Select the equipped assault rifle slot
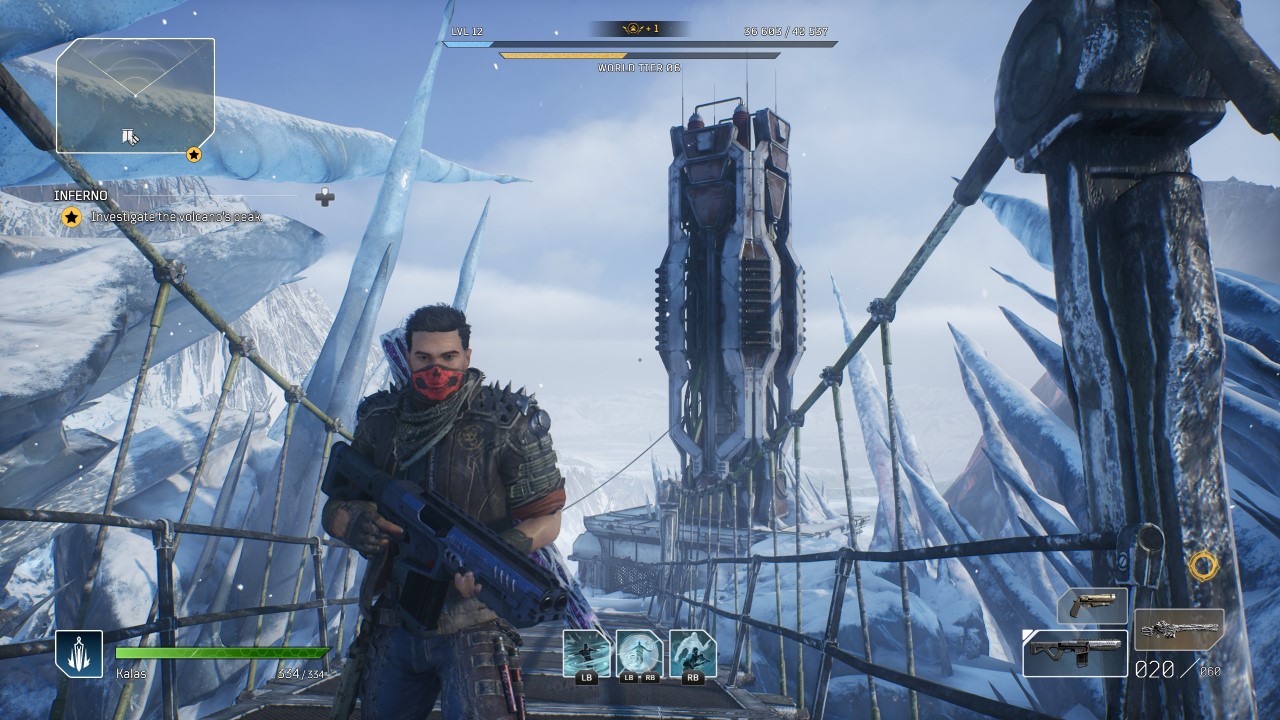1280x720 pixels. coord(1075,652)
